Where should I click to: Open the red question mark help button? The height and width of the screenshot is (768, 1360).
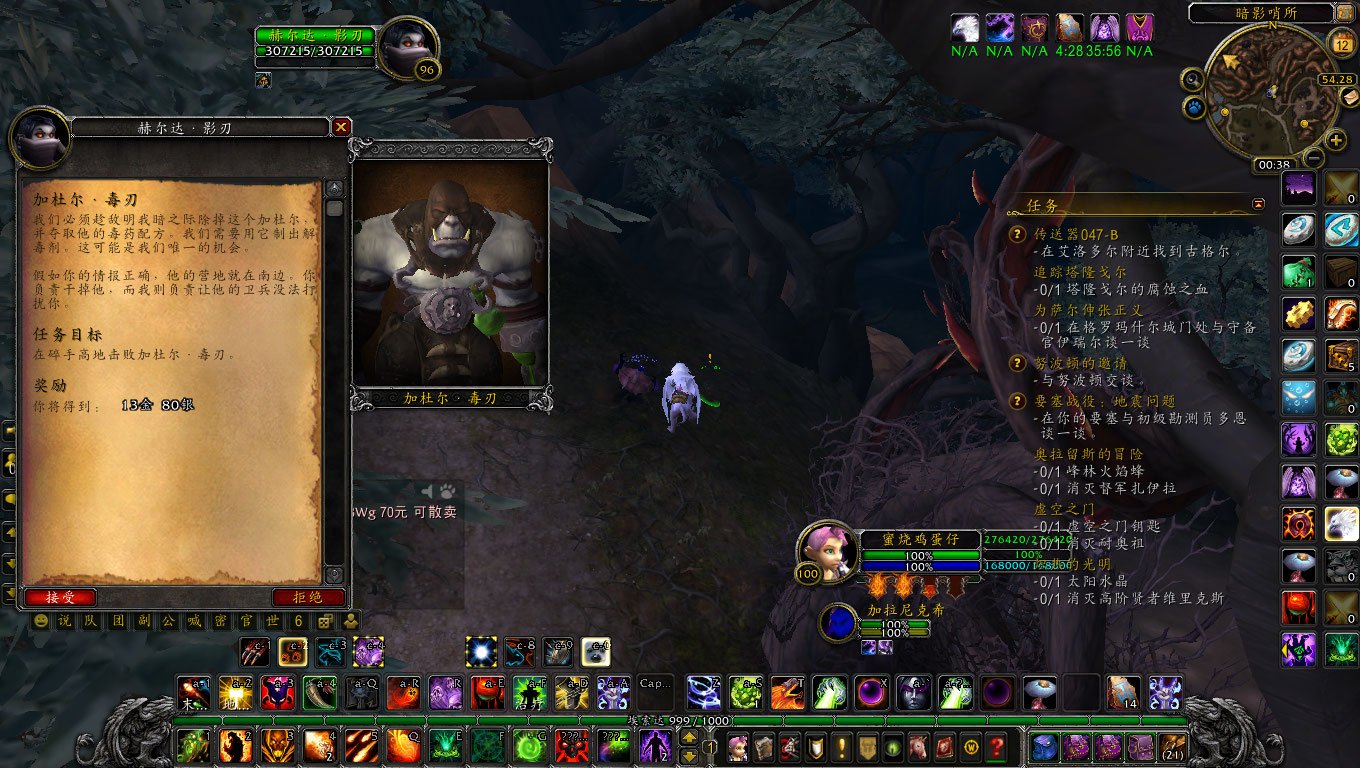(x=996, y=747)
